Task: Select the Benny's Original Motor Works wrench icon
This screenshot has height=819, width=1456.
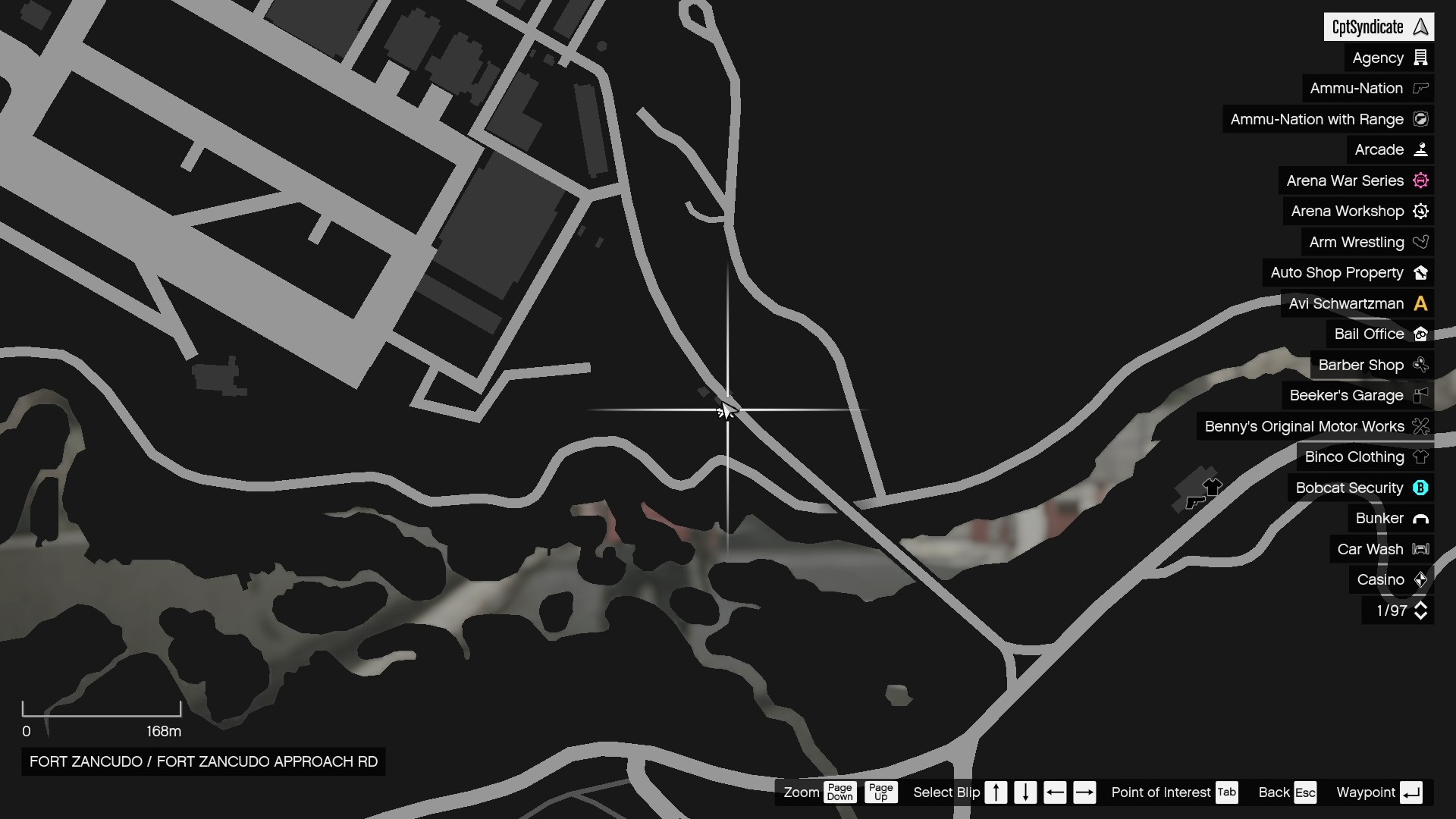Action: pyautogui.click(x=1420, y=426)
